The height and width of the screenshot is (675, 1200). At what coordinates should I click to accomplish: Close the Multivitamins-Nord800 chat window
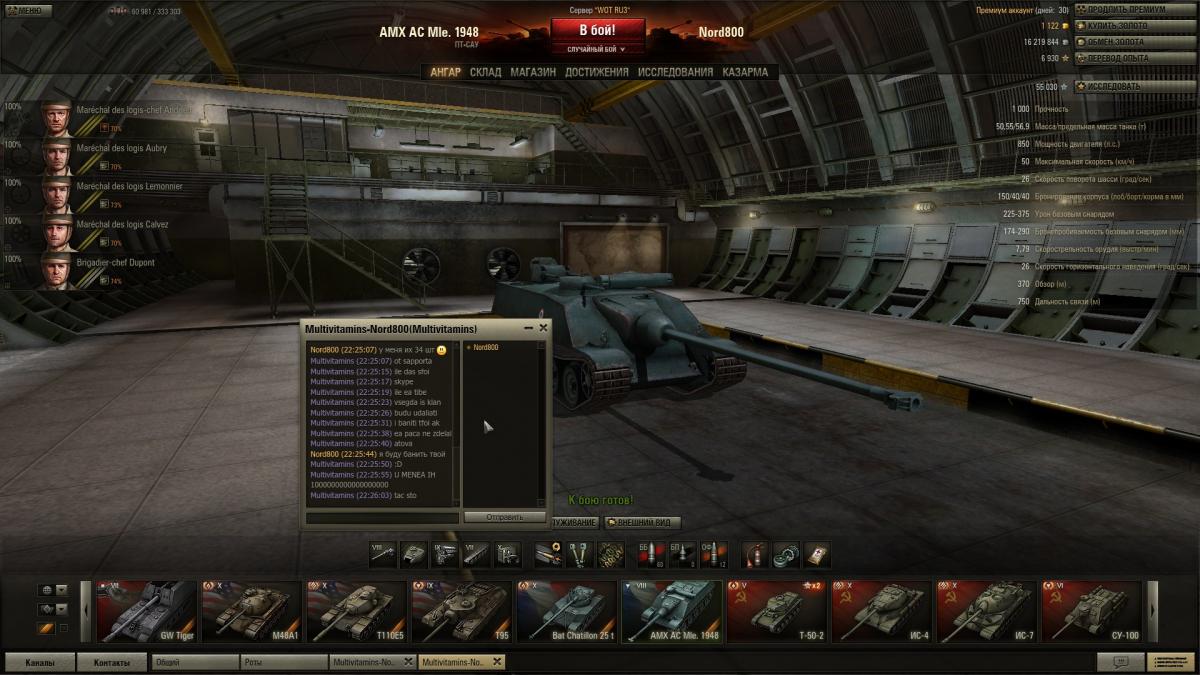543,327
